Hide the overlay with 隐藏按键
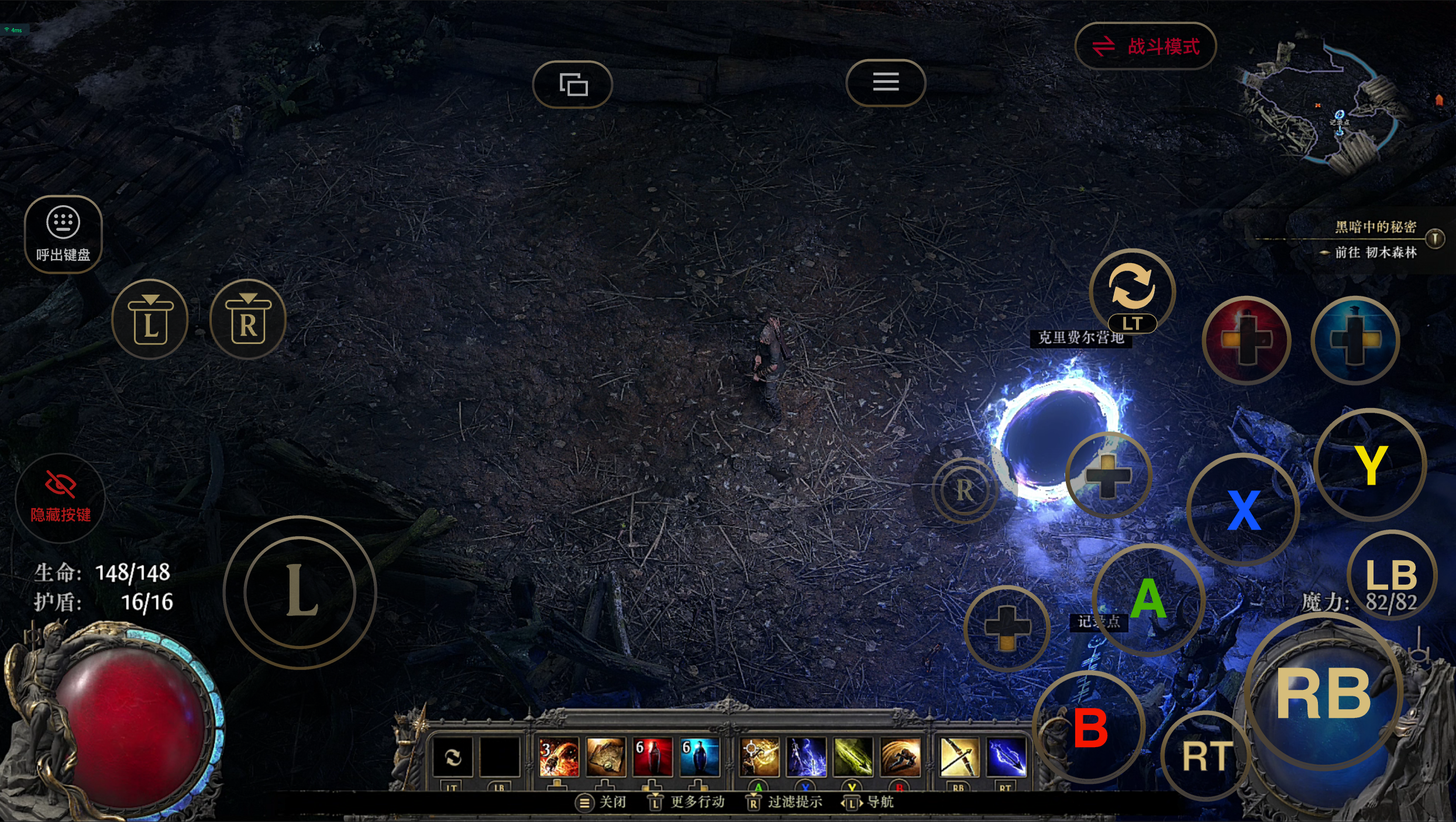Screen dimensions: 1456x822 60,498
